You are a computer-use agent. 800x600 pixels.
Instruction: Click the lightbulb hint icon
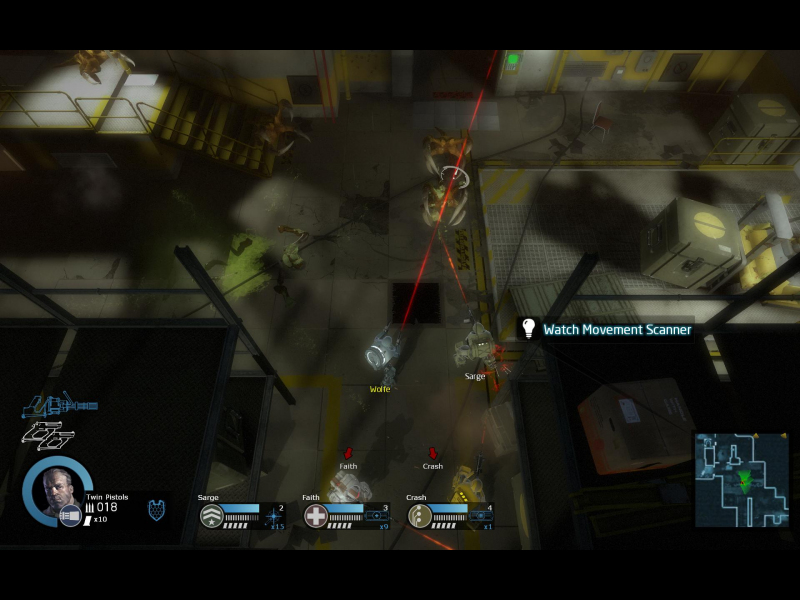[529, 328]
